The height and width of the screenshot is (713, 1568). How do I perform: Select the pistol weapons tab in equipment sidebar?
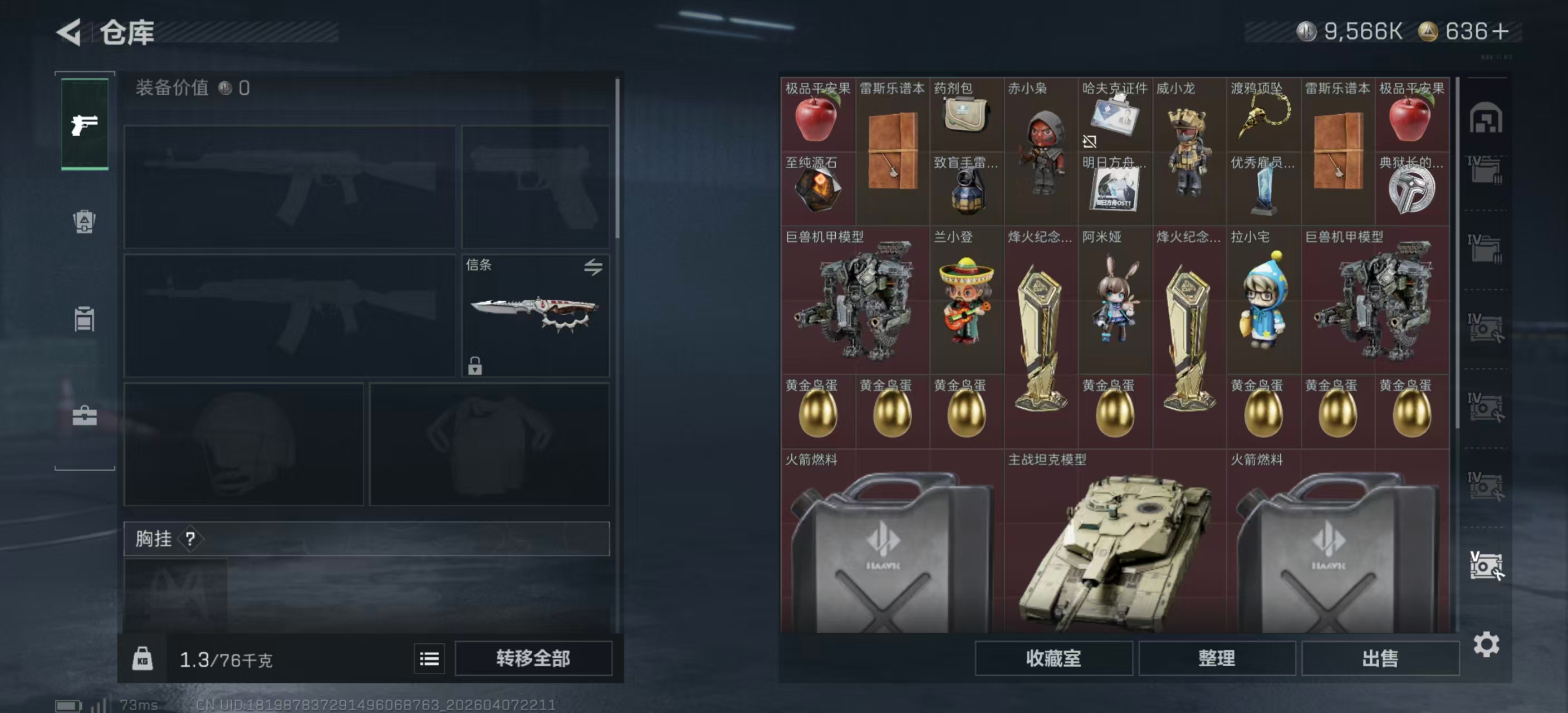click(x=84, y=126)
